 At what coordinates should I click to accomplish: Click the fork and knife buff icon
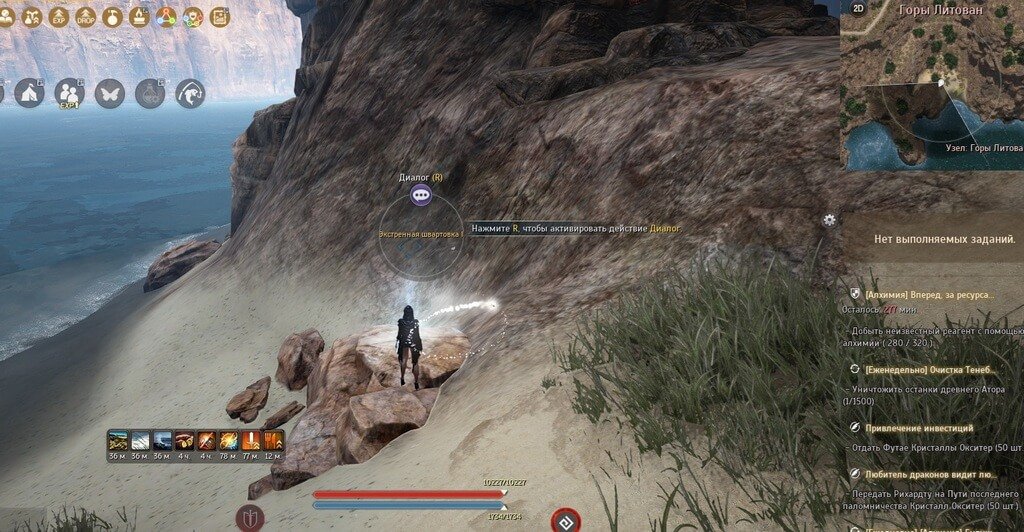pyautogui.click(x=272, y=440)
